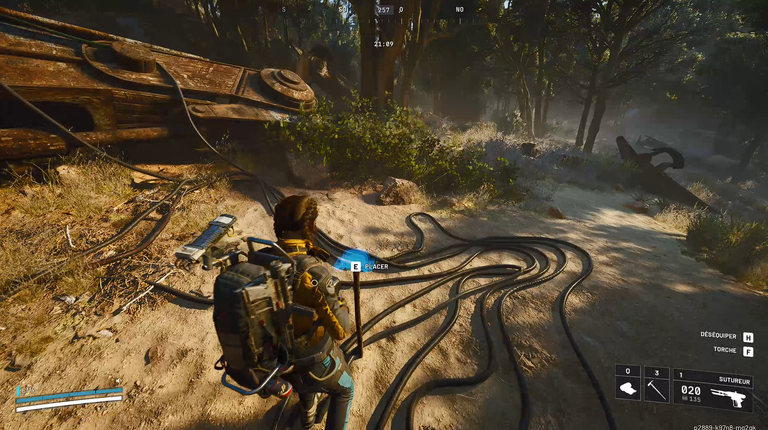Click the compass heading bar
Image resolution: width=768 pixels, height=430 pixels.
tap(383, 10)
